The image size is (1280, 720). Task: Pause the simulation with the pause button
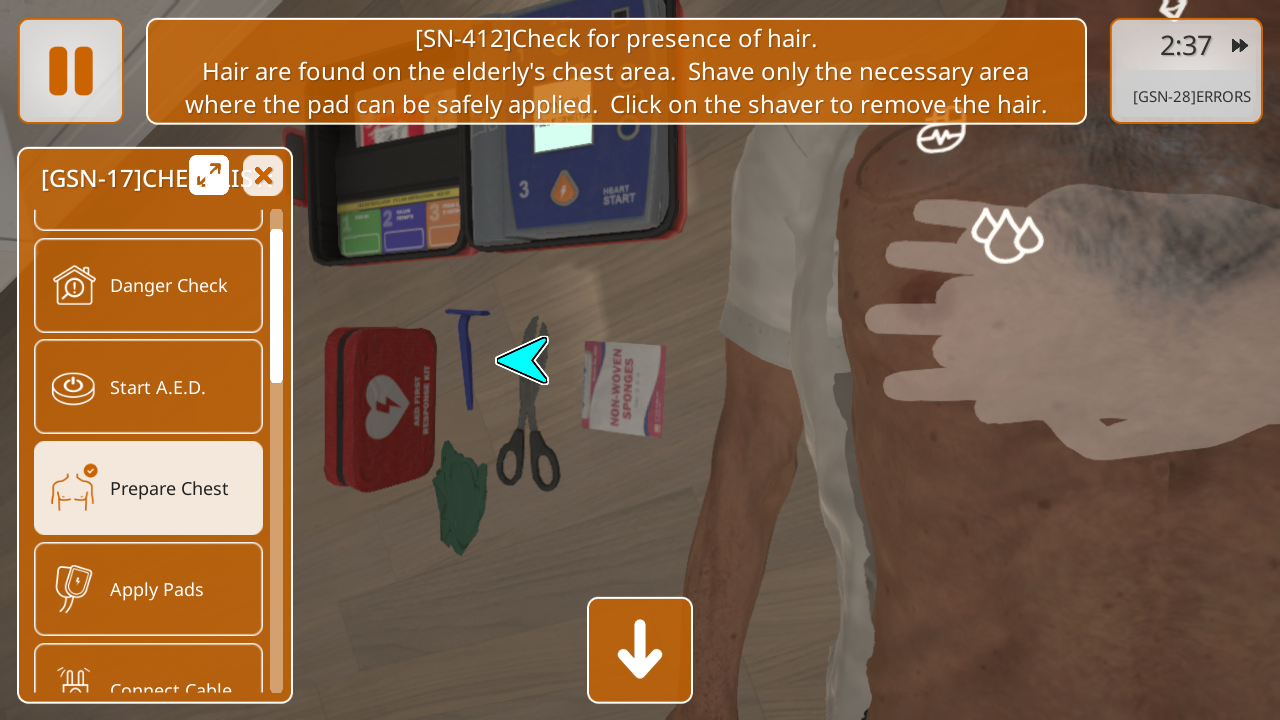pyautogui.click(x=71, y=71)
